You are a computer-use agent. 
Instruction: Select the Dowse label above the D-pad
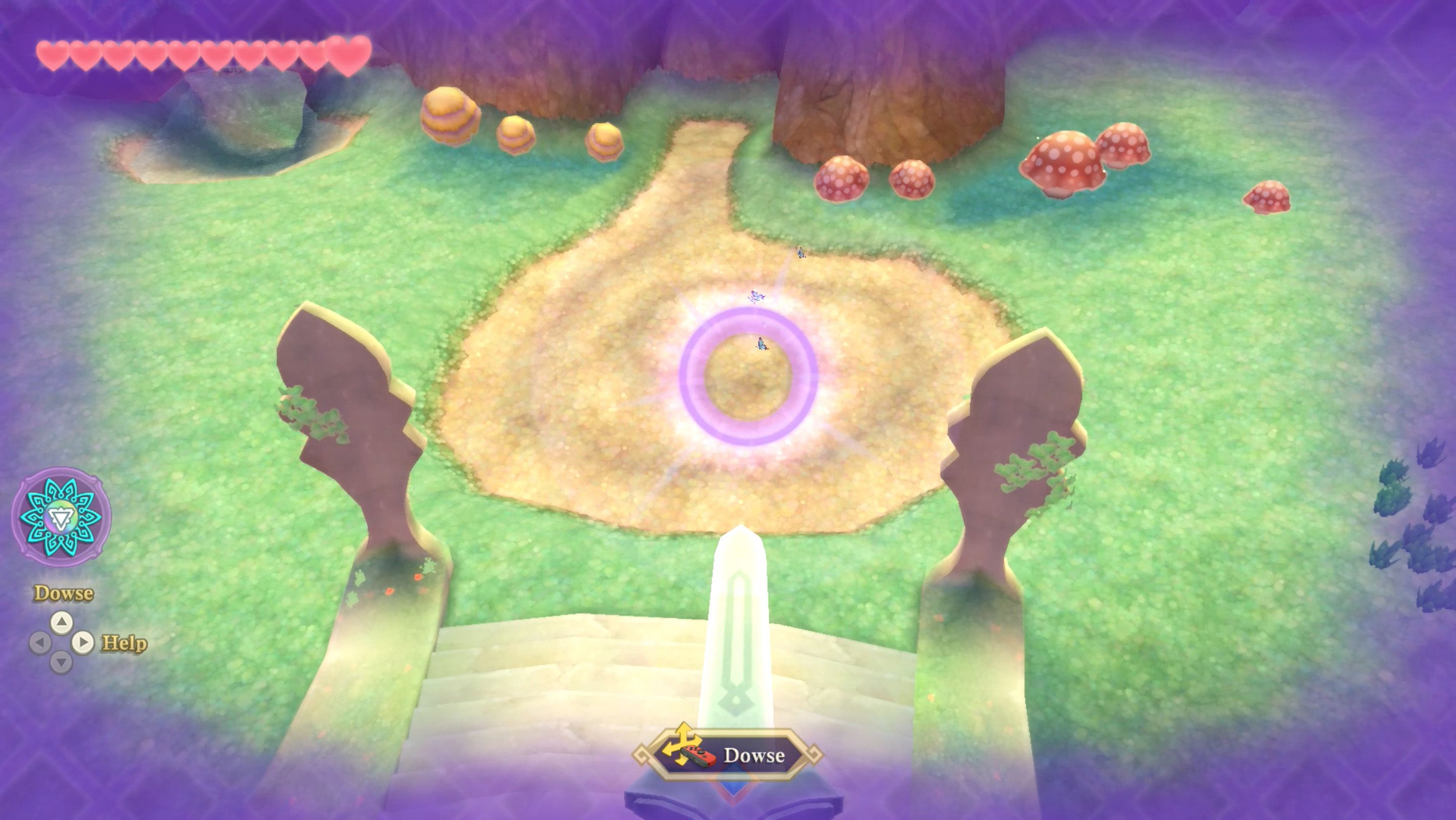(x=63, y=594)
